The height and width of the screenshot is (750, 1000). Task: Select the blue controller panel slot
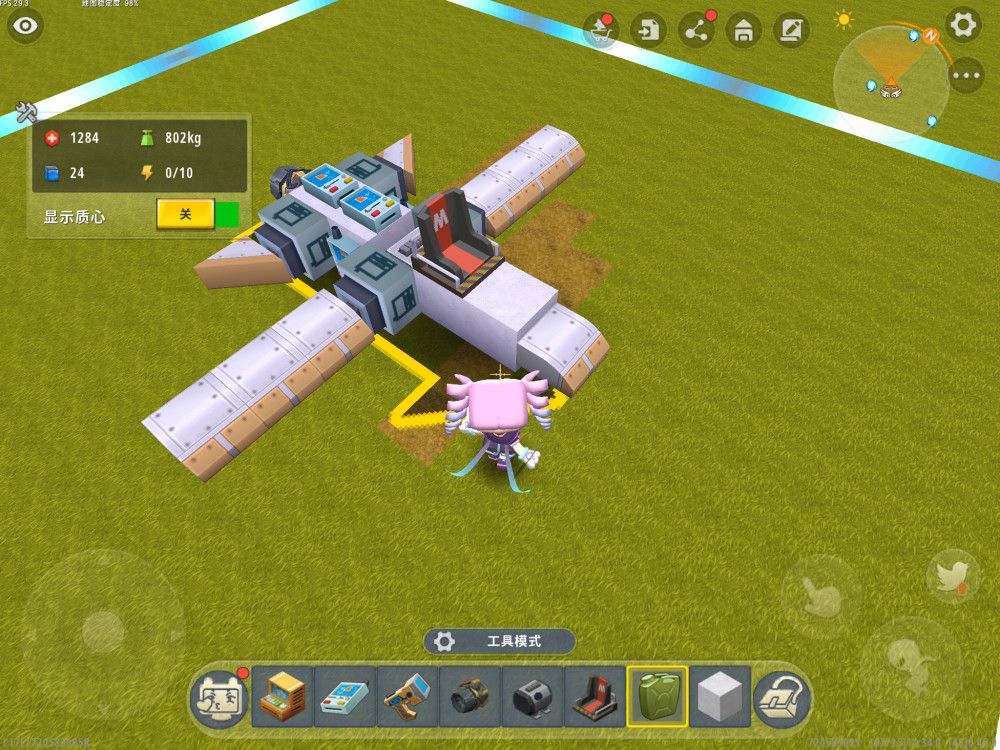click(345, 697)
